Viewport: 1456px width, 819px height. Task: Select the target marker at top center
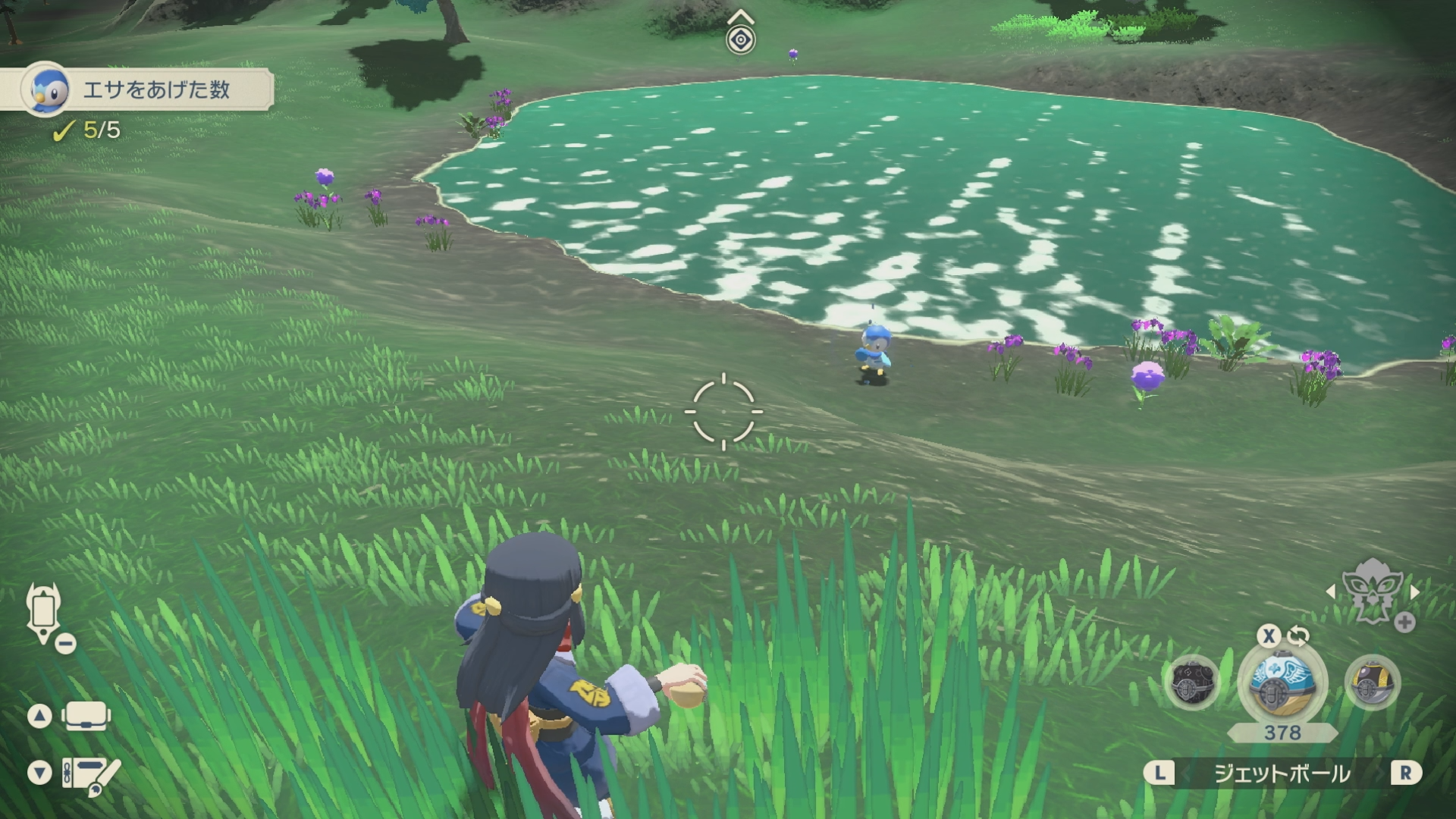point(740,39)
